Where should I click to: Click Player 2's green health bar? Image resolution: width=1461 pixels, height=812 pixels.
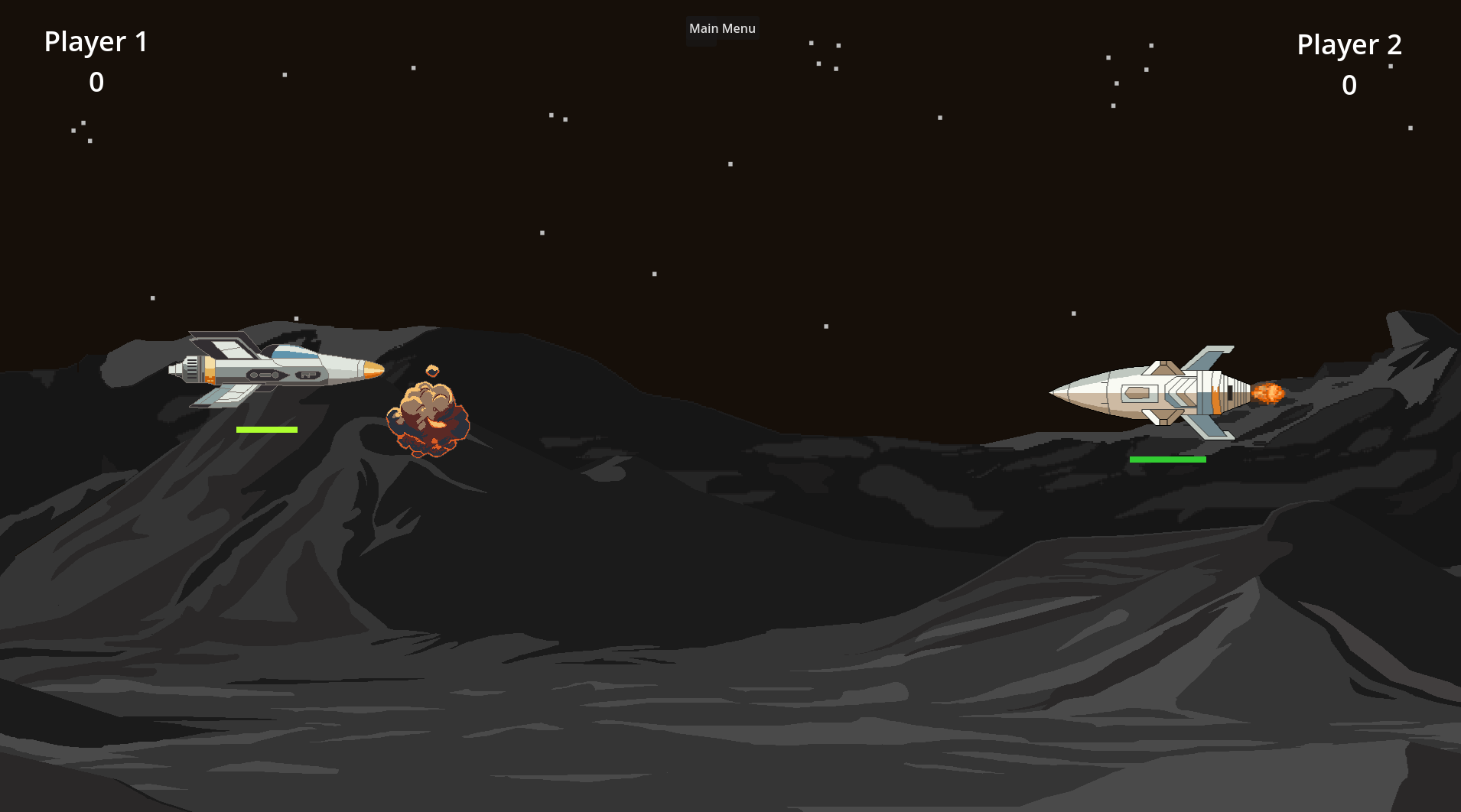[x=1169, y=459]
